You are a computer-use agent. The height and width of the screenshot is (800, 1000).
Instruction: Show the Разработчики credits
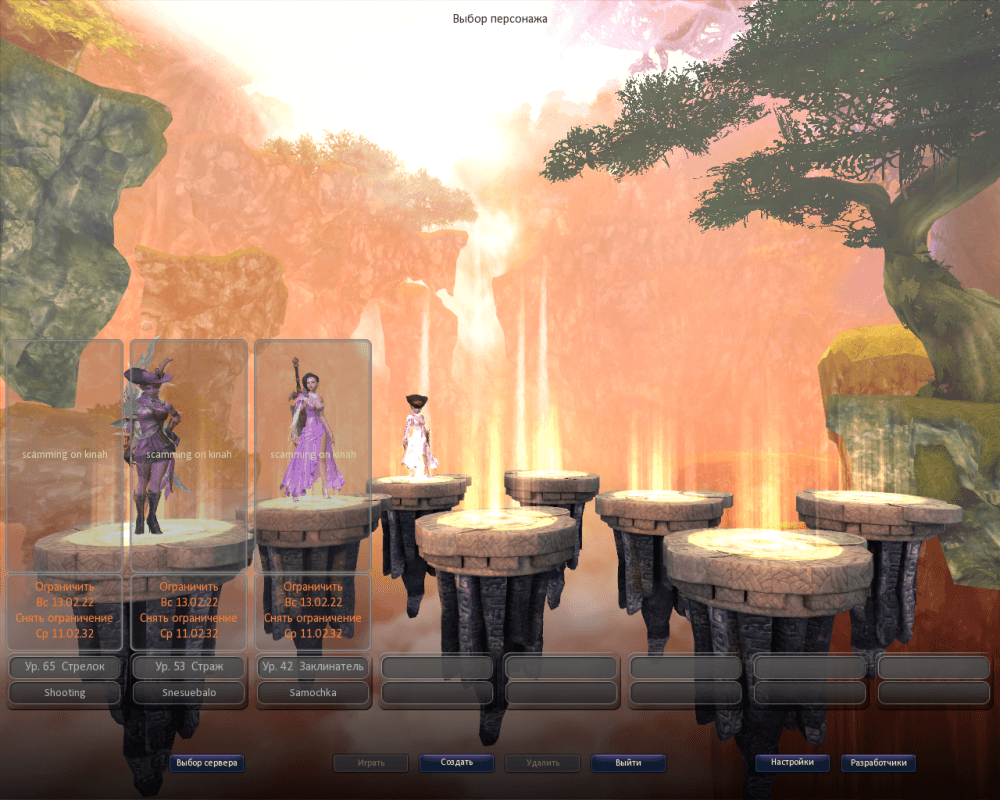878,763
